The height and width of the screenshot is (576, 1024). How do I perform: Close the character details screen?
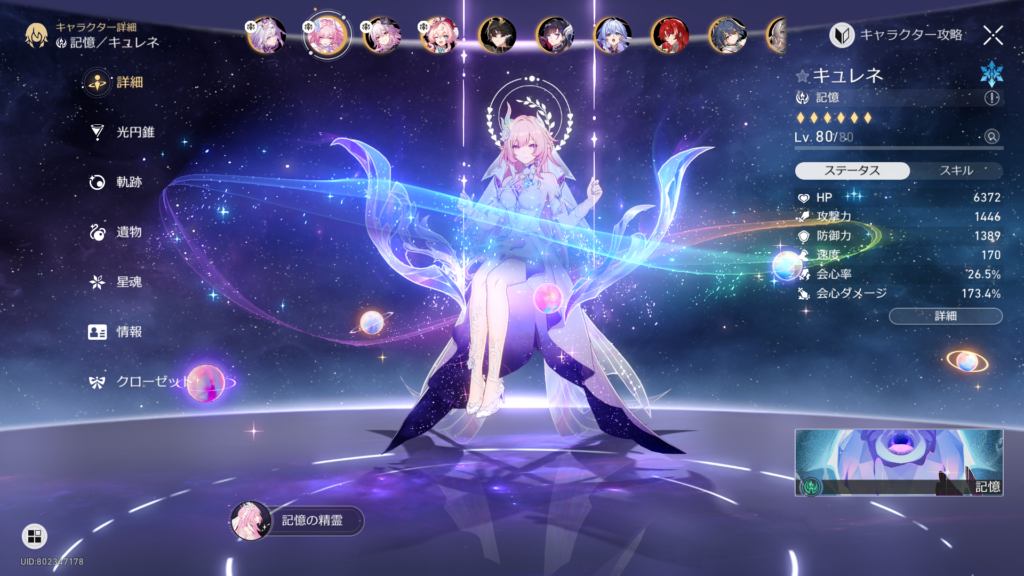992,35
